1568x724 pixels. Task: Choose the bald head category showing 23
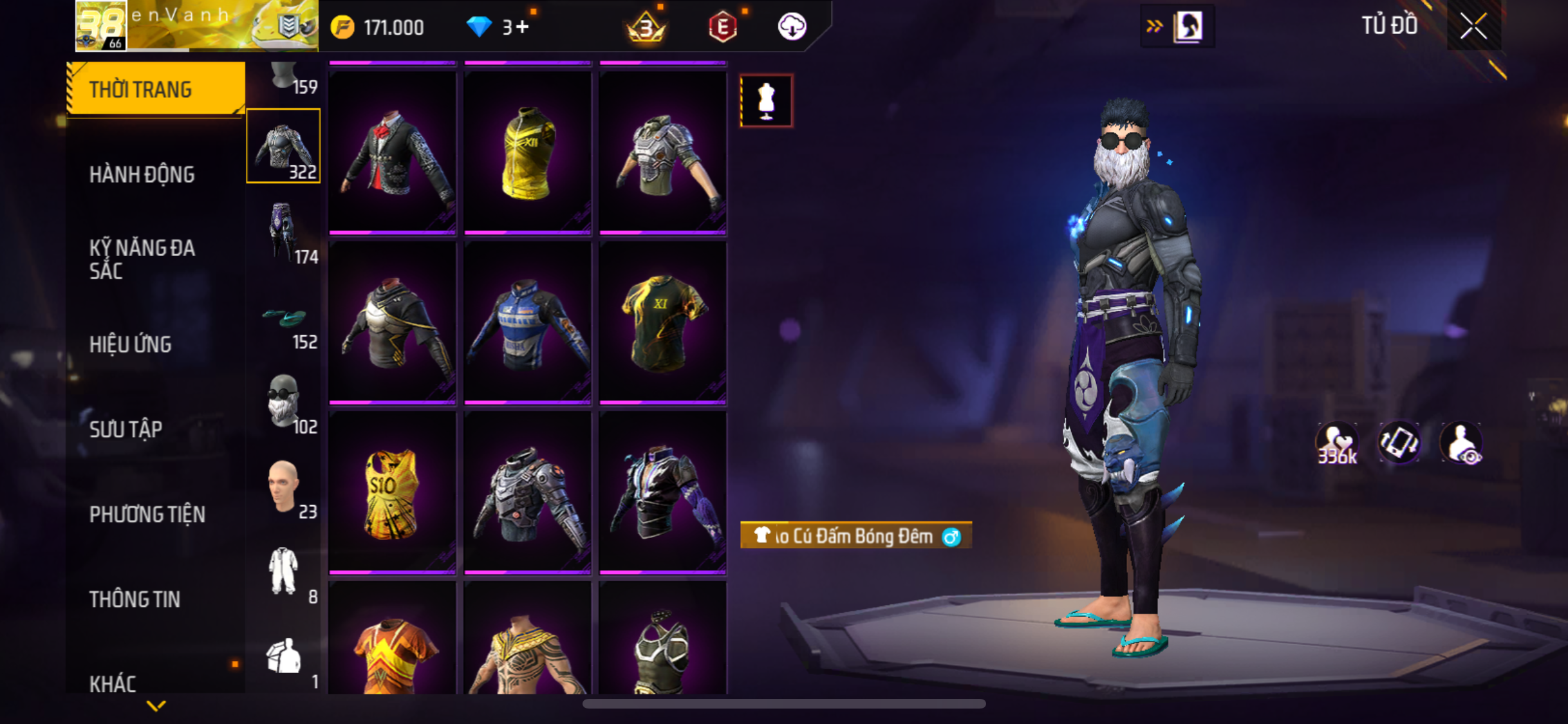point(284,487)
